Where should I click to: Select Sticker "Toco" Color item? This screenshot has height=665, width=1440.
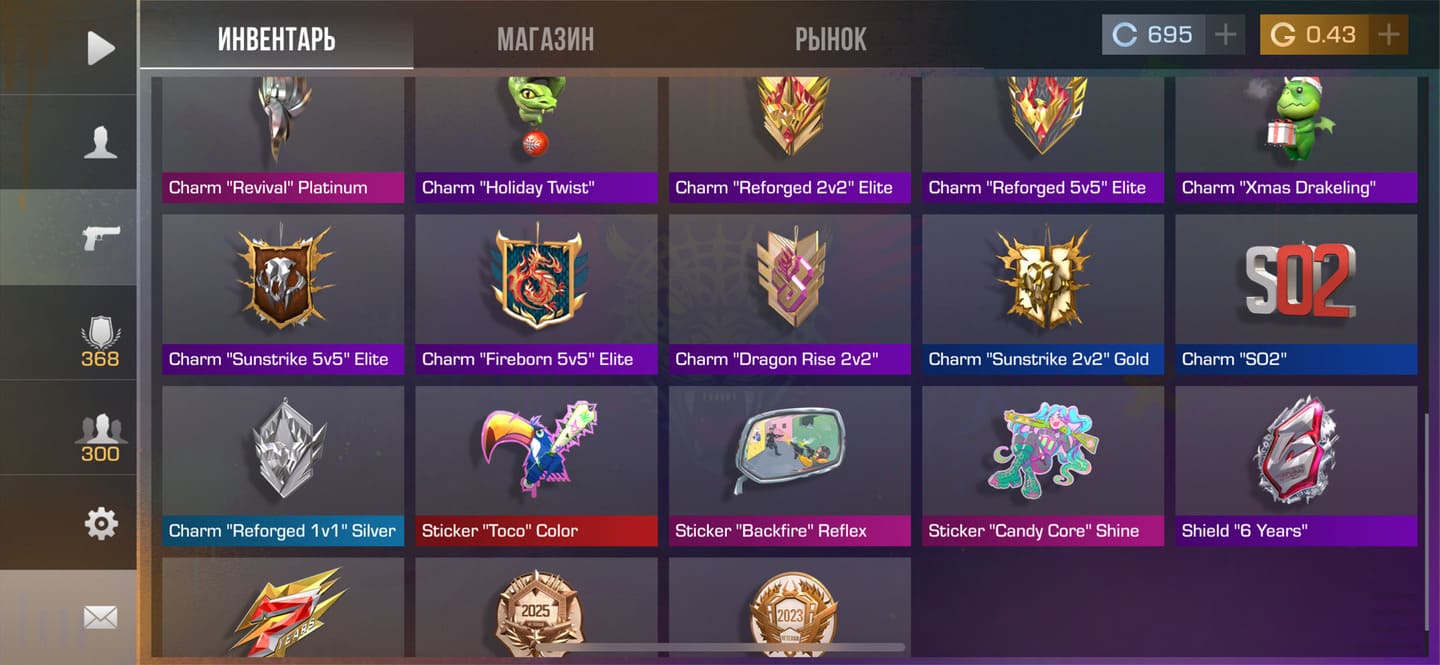click(536, 465)
